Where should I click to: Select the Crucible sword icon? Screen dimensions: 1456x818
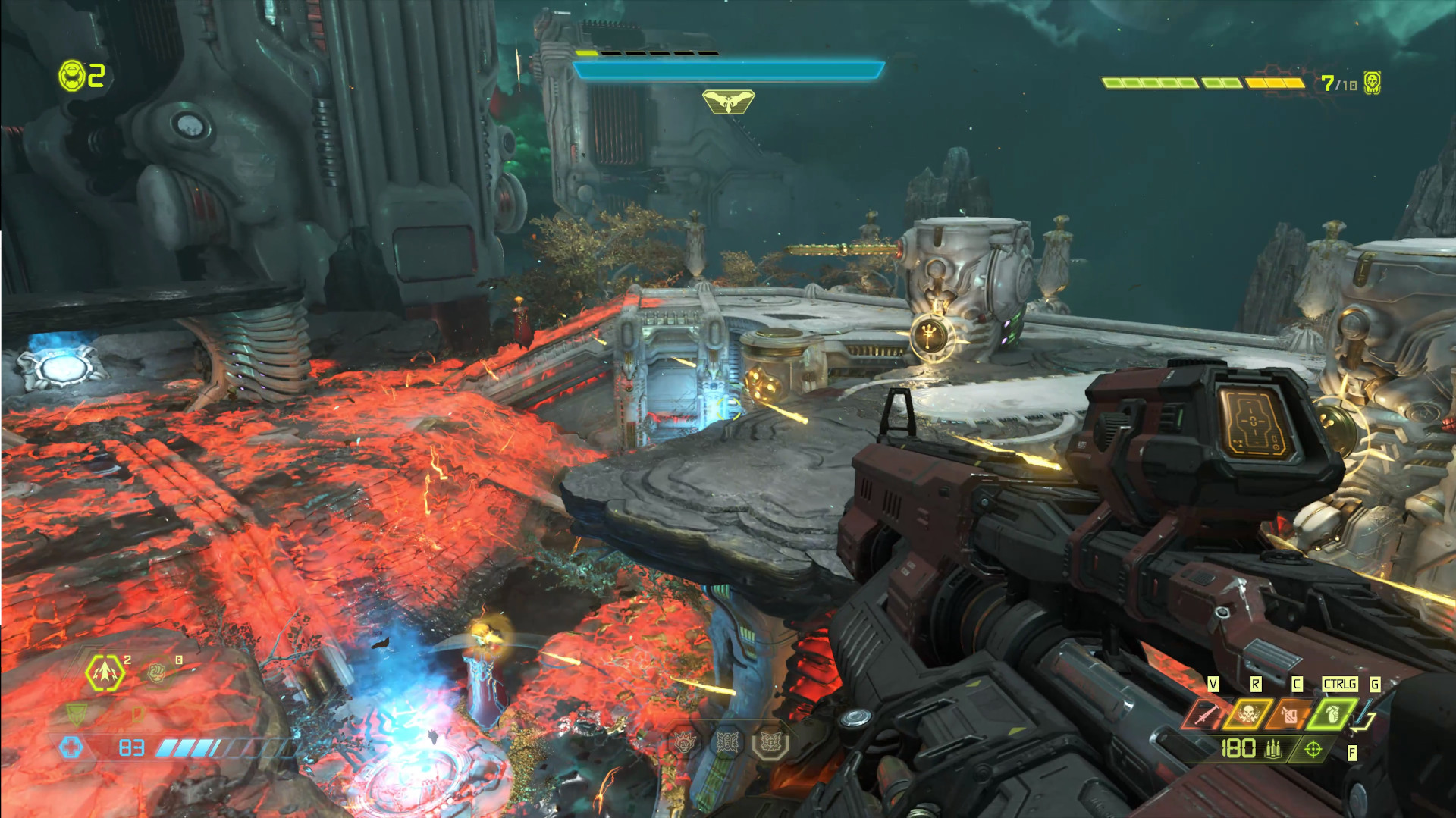click(x=1205, y=714)
